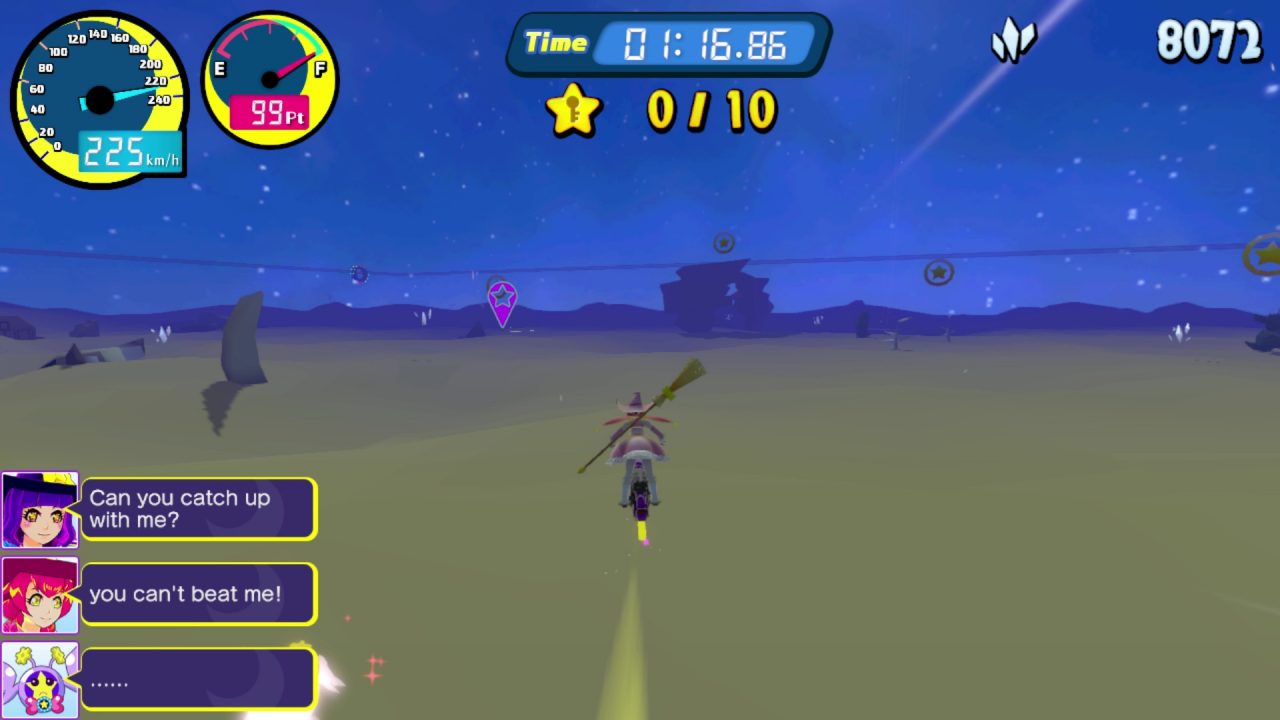Open the "Can you catch up with me?" message
The width and height of the screenshot is (1280, 720).
[198, 509]
